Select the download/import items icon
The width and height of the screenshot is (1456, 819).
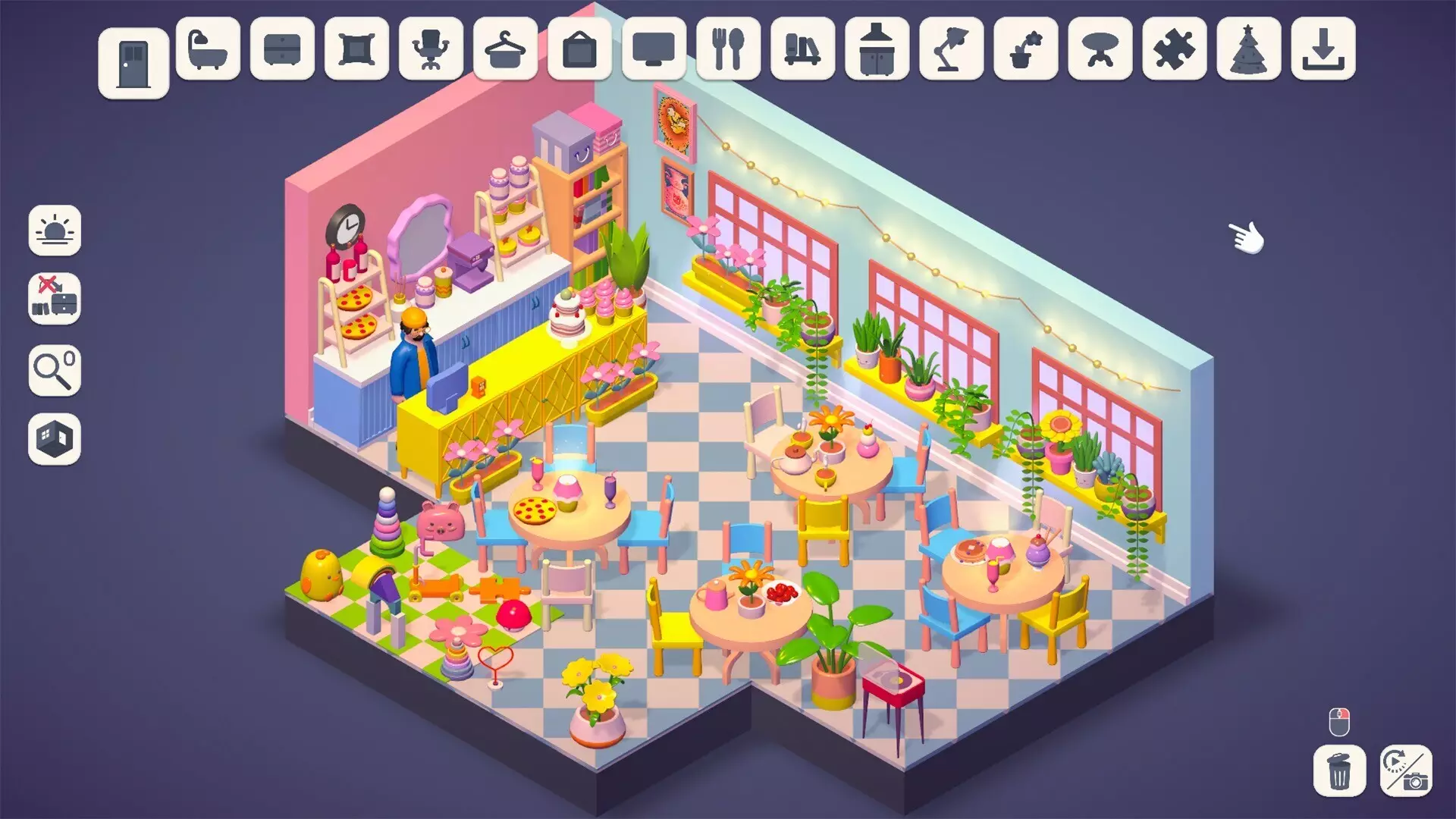pos(1322,52)
